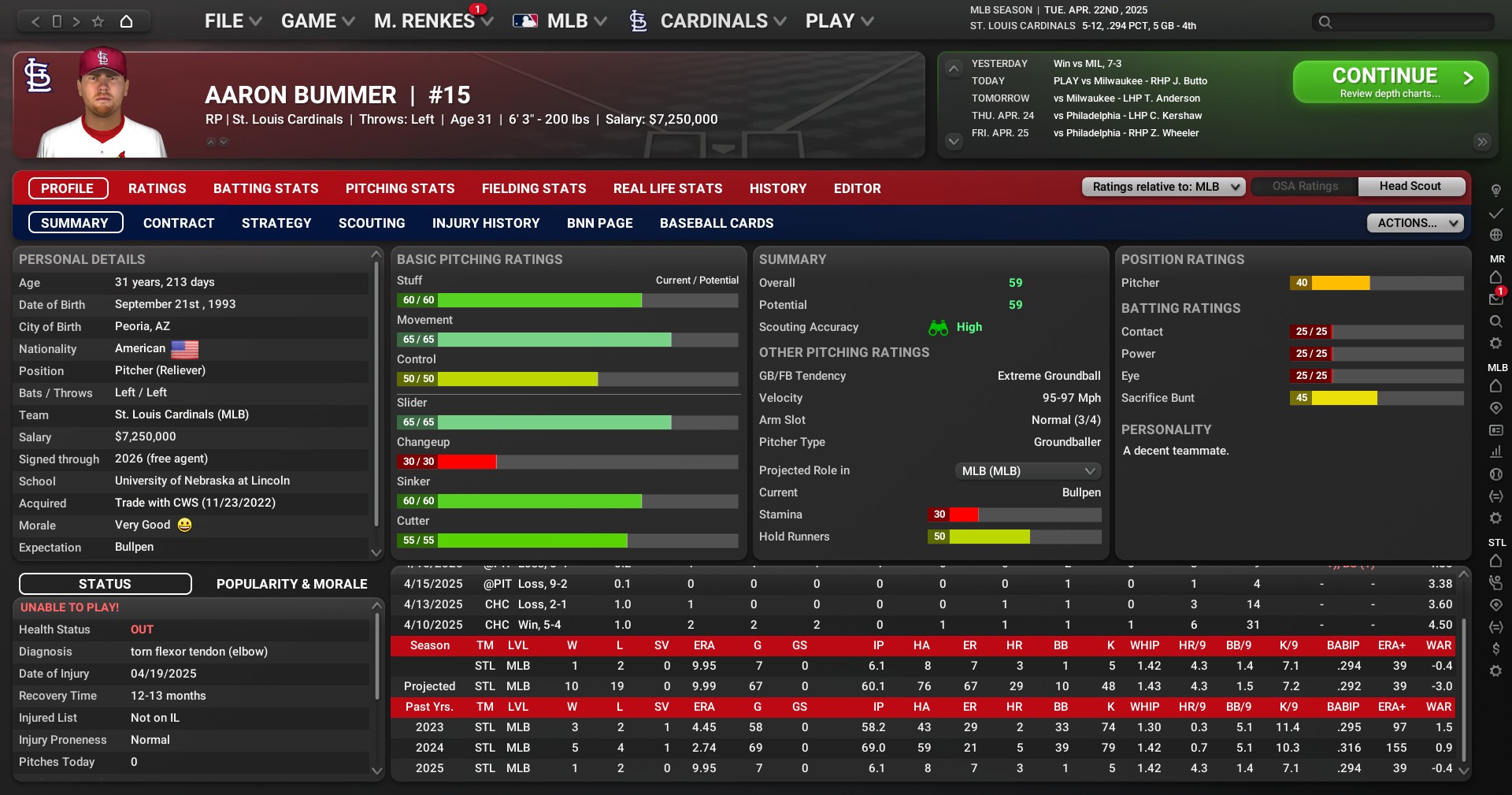1512x795 pixels.
Task: Switch to Popularity & Morale panel
Action: coord(292,584)
